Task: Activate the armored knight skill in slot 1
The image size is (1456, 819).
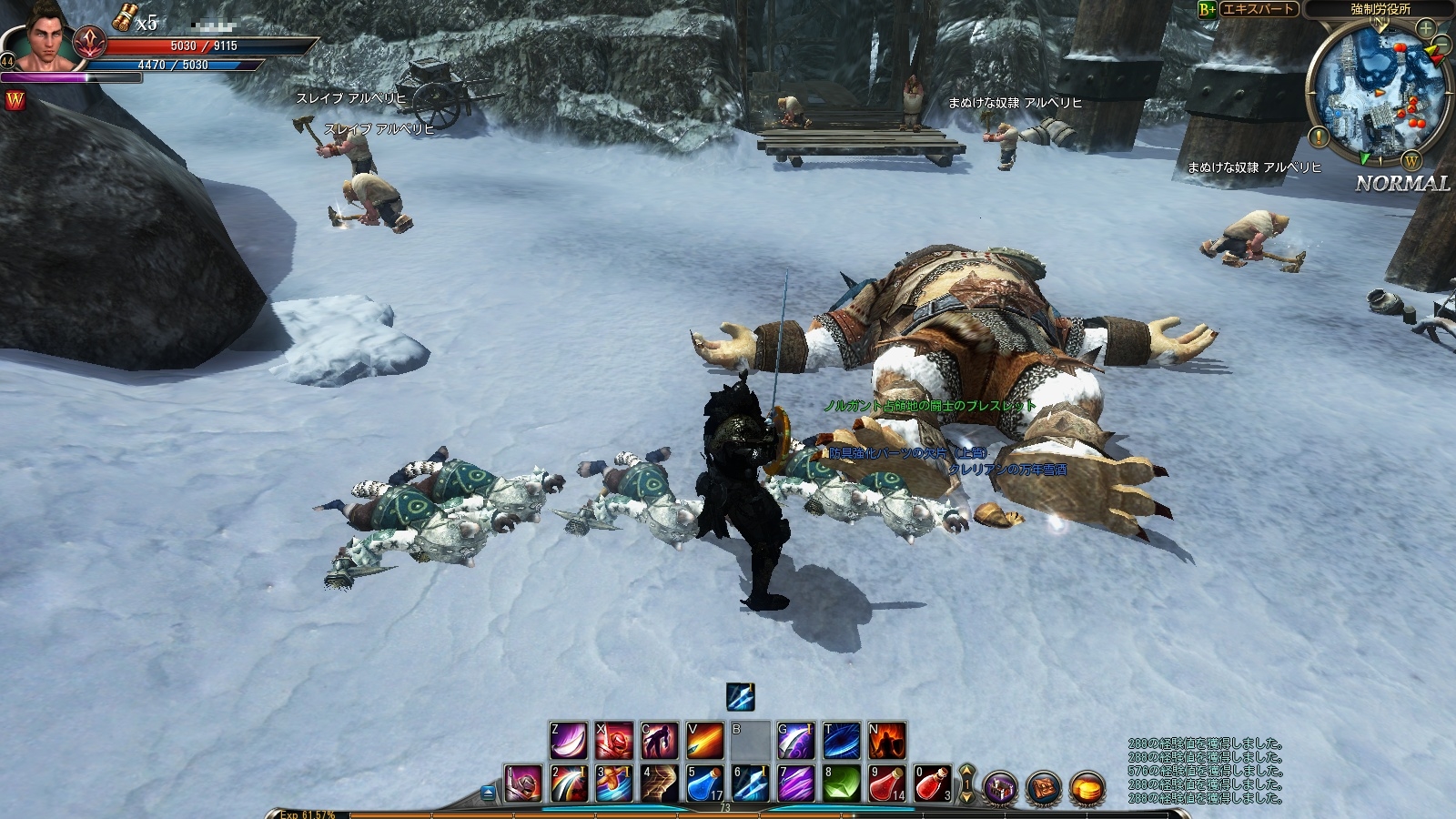Action: 523,784
